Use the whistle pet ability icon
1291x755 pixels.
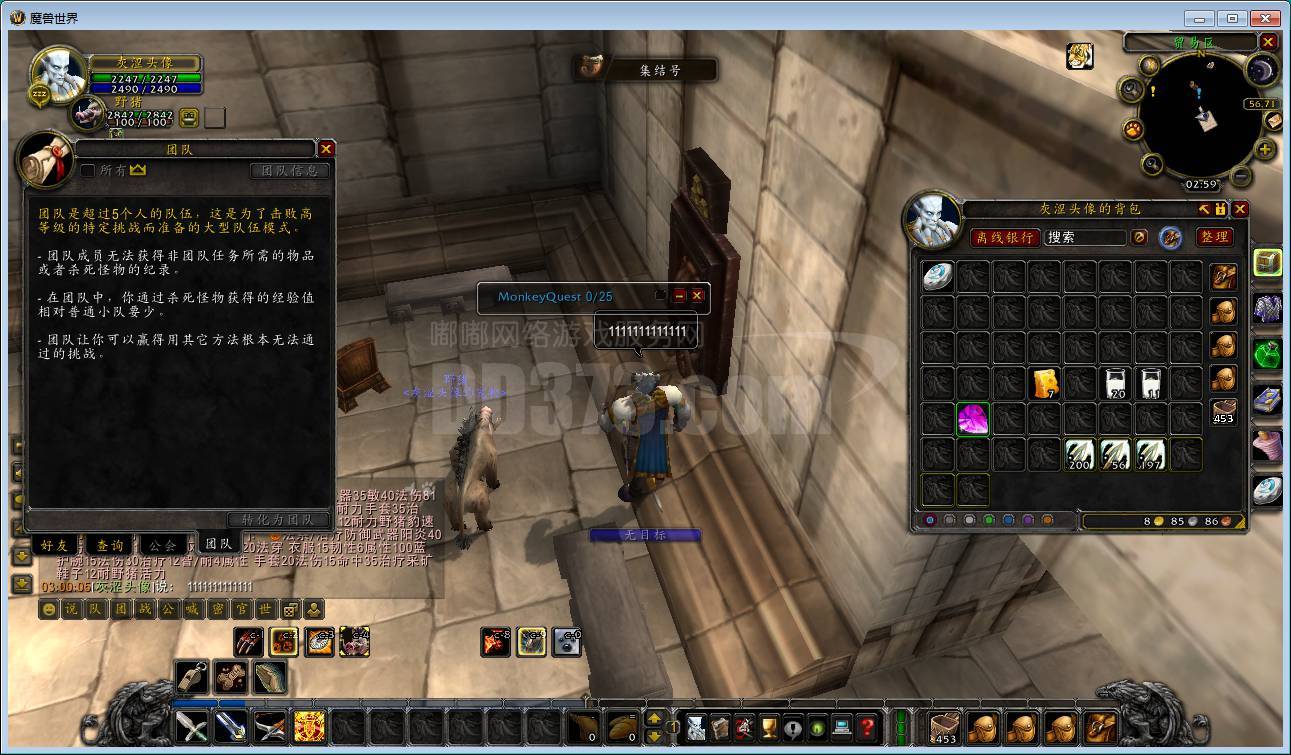[x=192, y=677]
